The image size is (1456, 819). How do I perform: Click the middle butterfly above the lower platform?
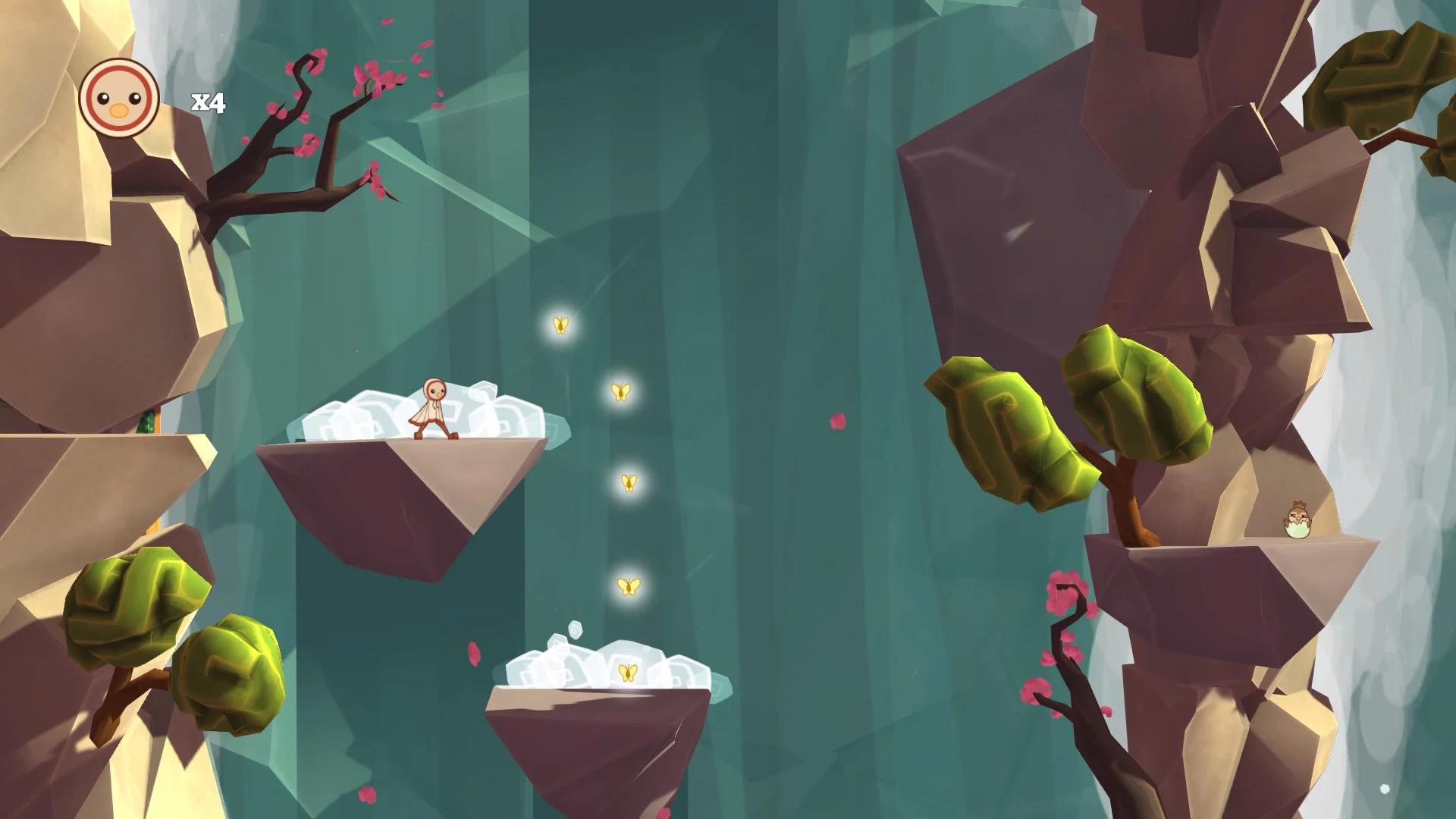(x=628, y=482)
